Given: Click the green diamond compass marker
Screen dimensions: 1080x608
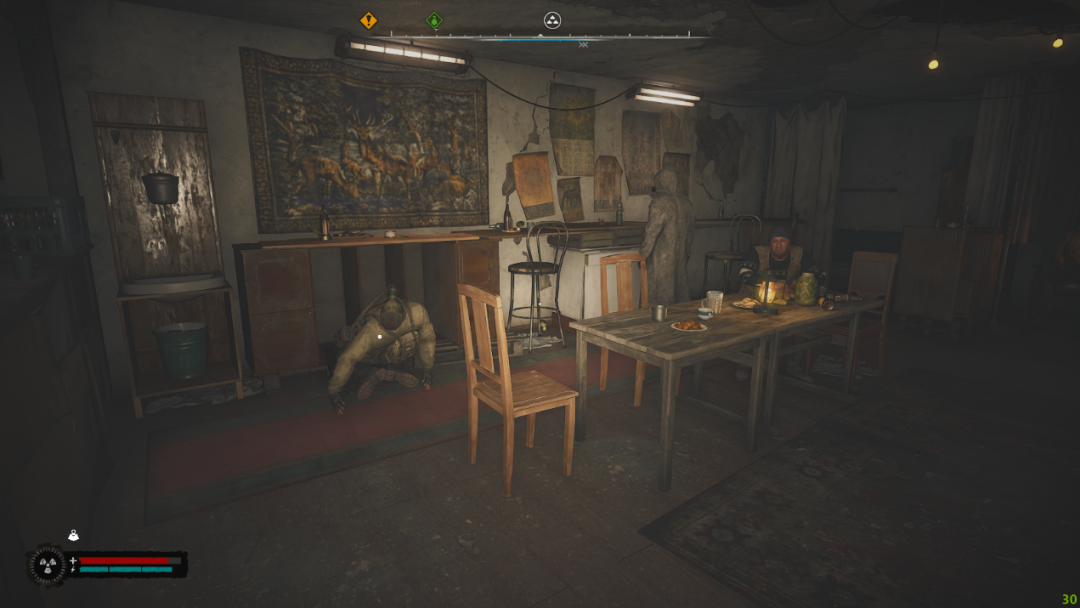Looking at the screenshot, I should coord(434,20).
